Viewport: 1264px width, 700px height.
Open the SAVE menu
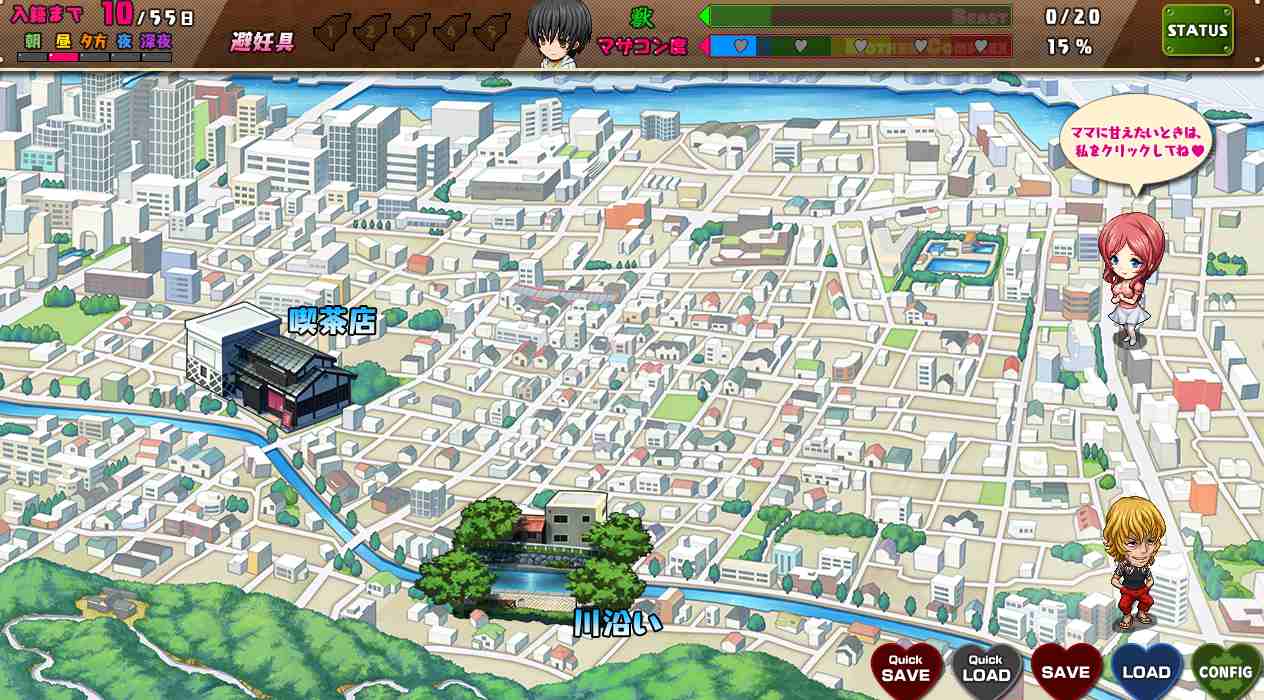click(1066, 671)
